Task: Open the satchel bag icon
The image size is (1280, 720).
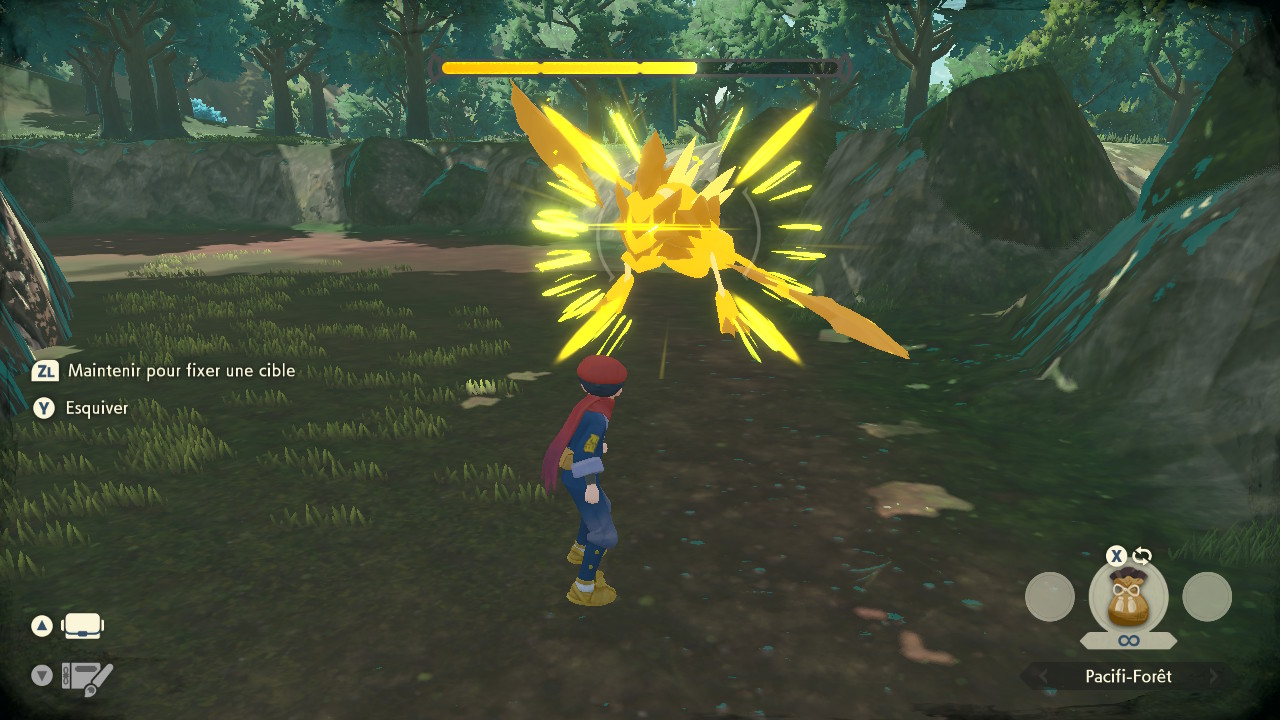Action: click(x=83, y=627)
